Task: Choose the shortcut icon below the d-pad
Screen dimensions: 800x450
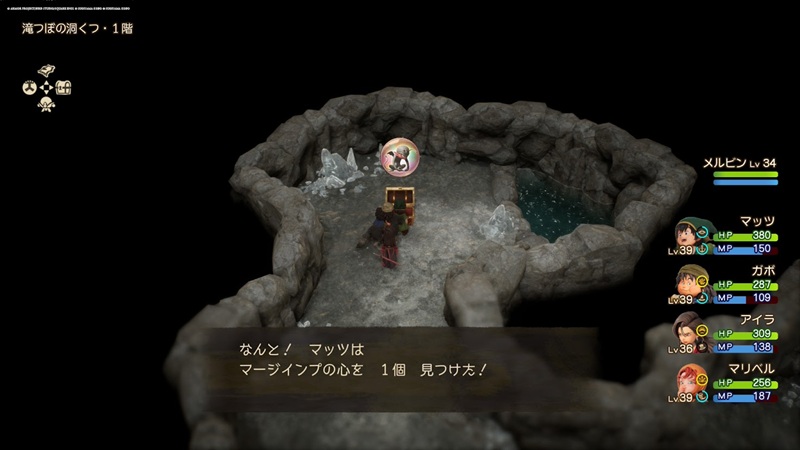Action: click(46, 104)
